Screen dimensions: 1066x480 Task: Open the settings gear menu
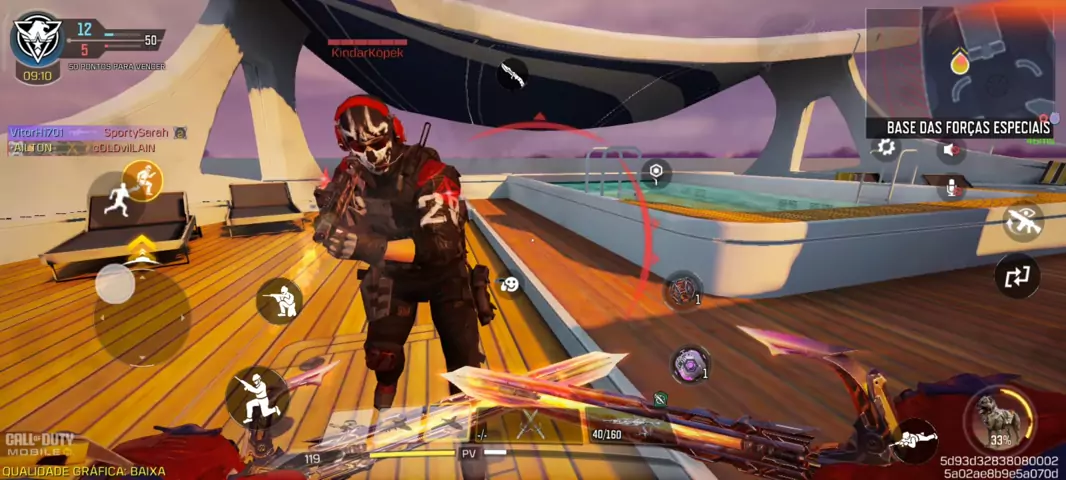coord(885,148)
